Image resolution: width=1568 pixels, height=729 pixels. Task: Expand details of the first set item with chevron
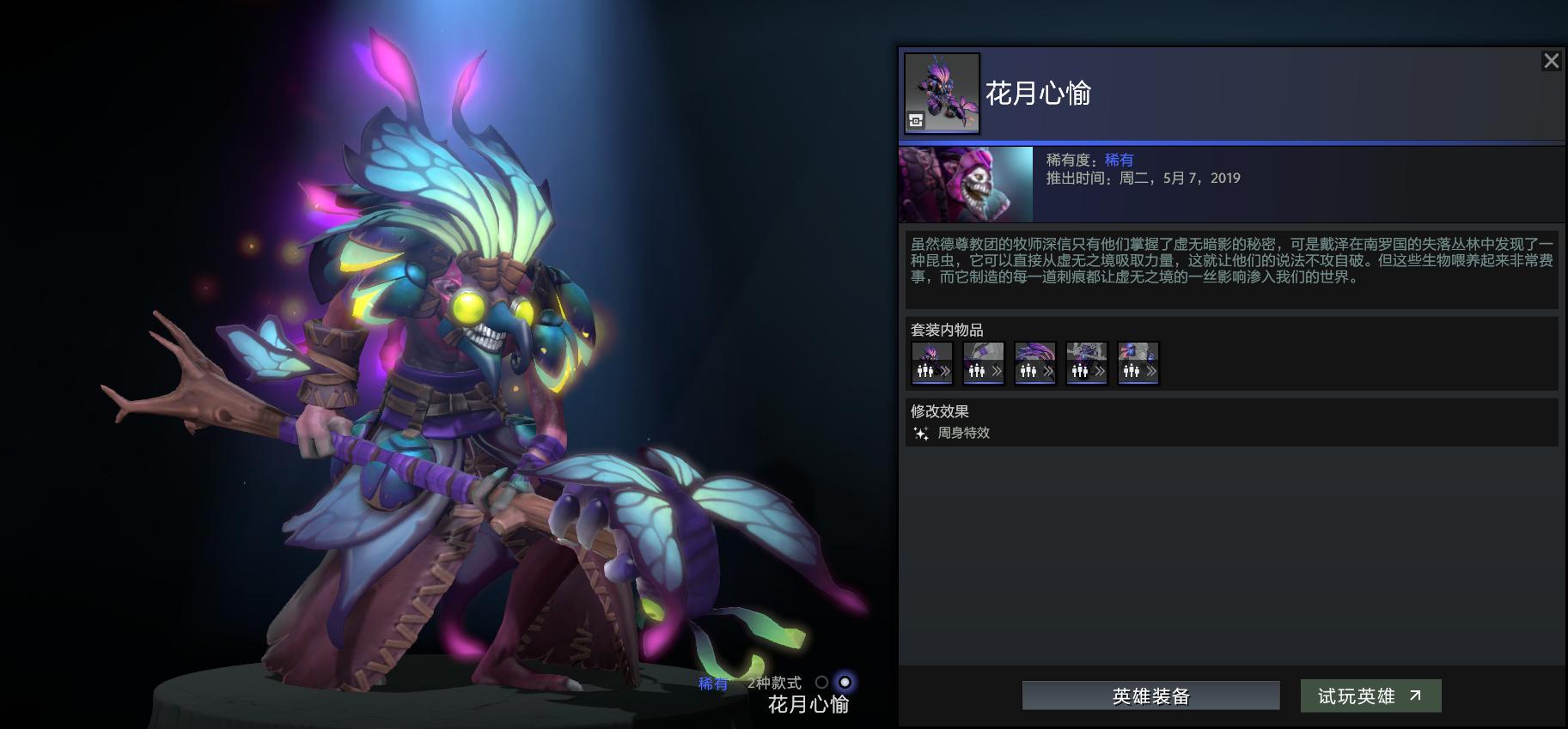pyautogui.click(x=947, y=371)
